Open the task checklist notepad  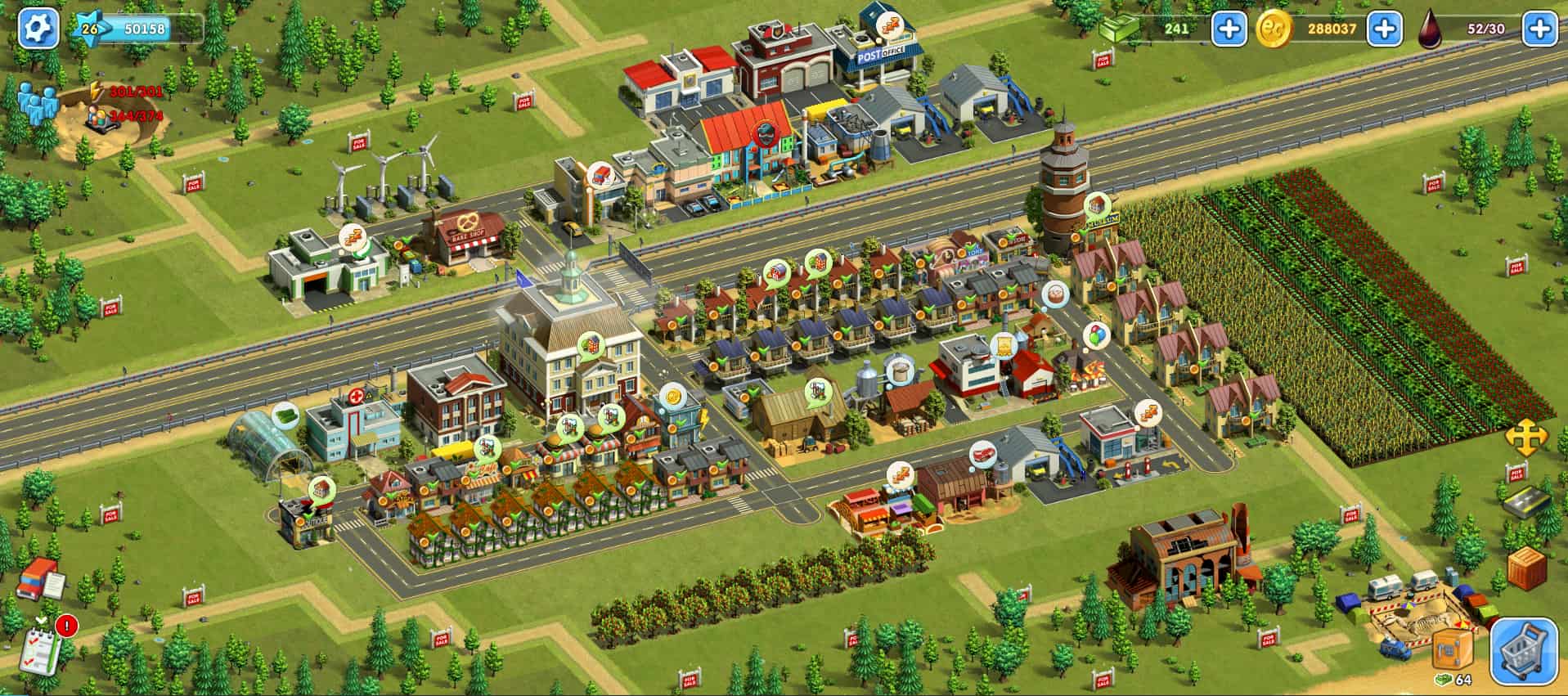coord(41,648)
